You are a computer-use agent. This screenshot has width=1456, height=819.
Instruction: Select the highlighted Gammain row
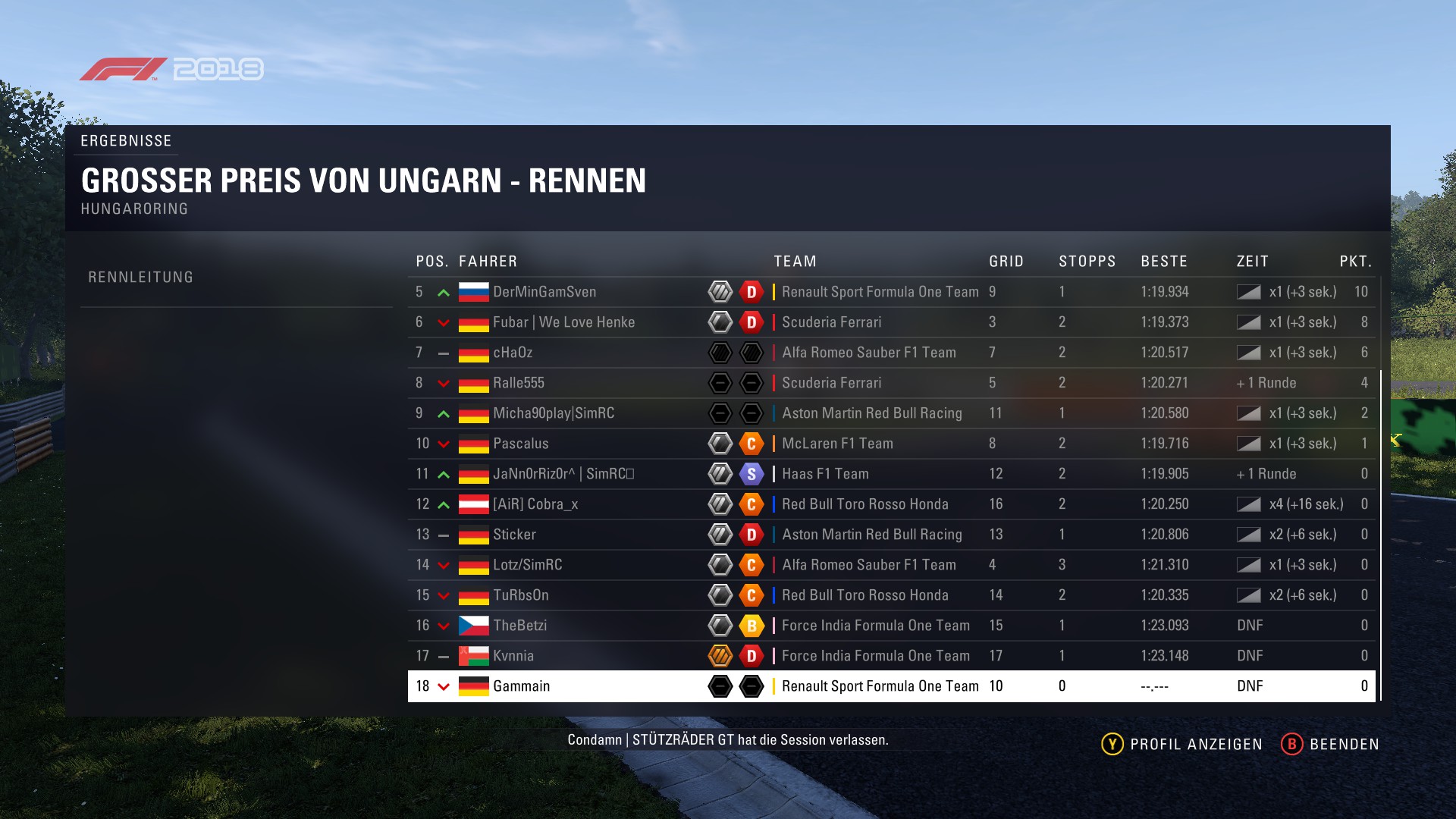[521, 686]
